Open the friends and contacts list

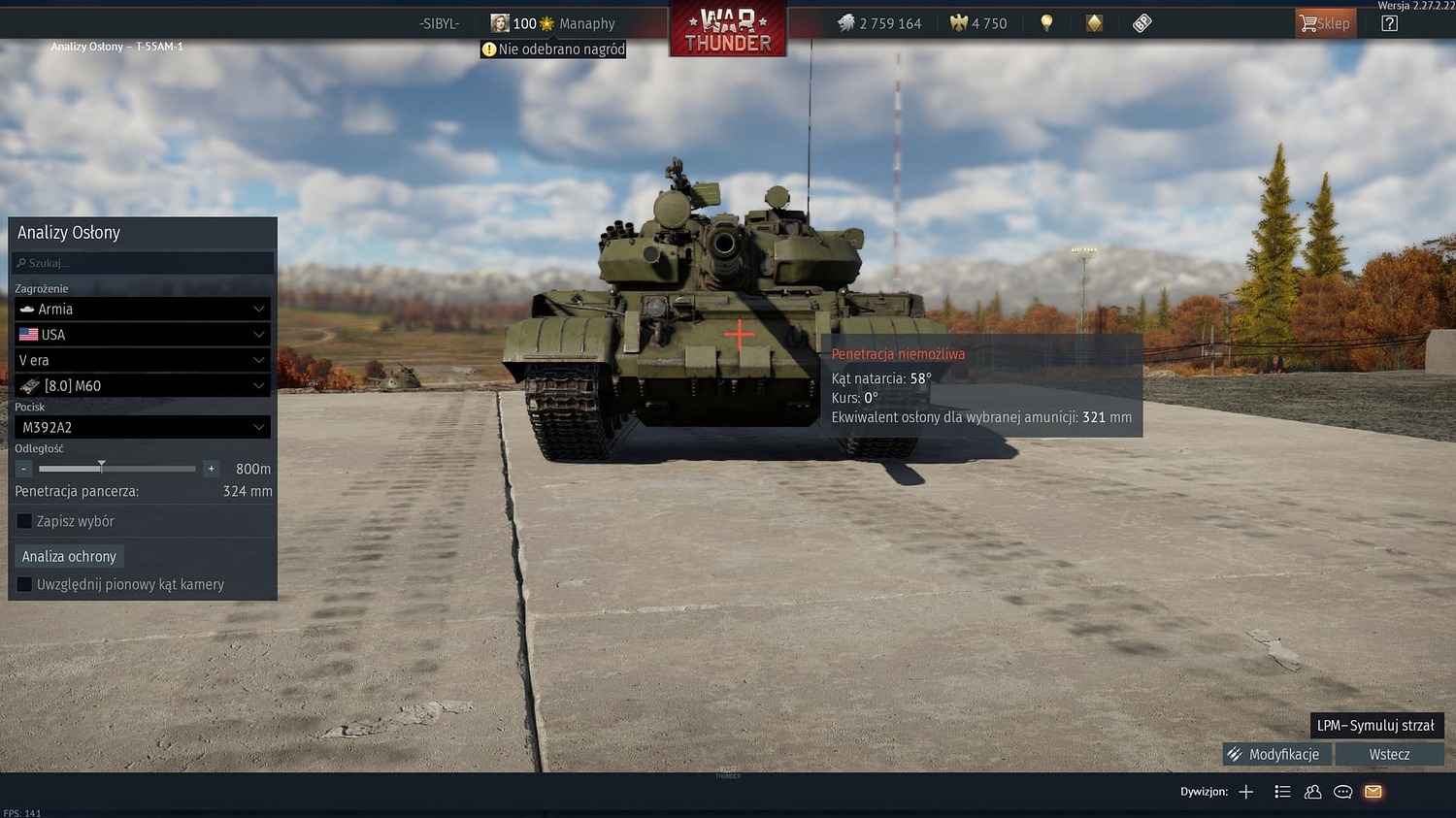tap(1312, 792)
